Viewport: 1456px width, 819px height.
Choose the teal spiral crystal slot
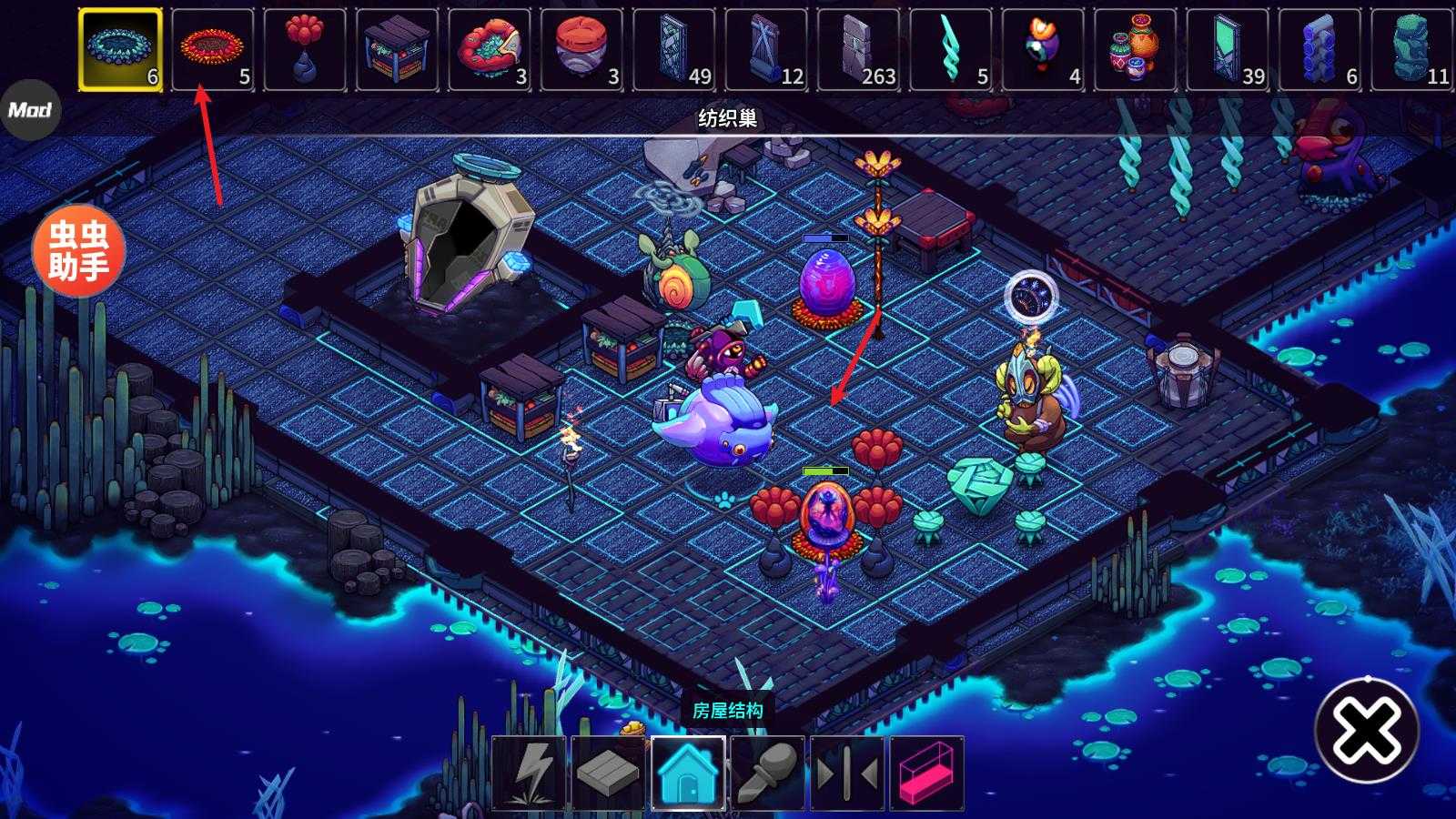(950, 49)
